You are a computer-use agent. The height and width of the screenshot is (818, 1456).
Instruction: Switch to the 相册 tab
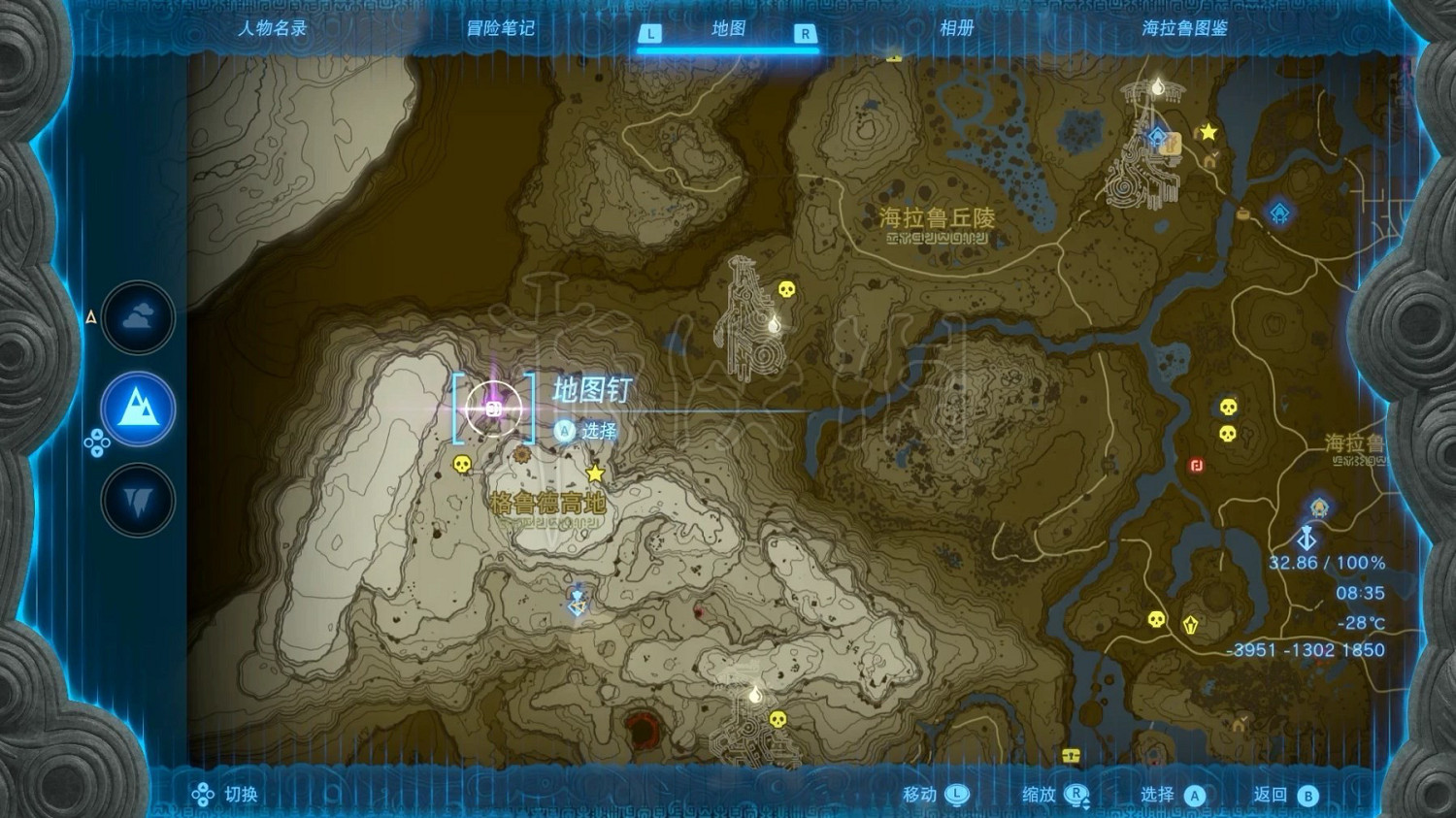tap(958, 30)
